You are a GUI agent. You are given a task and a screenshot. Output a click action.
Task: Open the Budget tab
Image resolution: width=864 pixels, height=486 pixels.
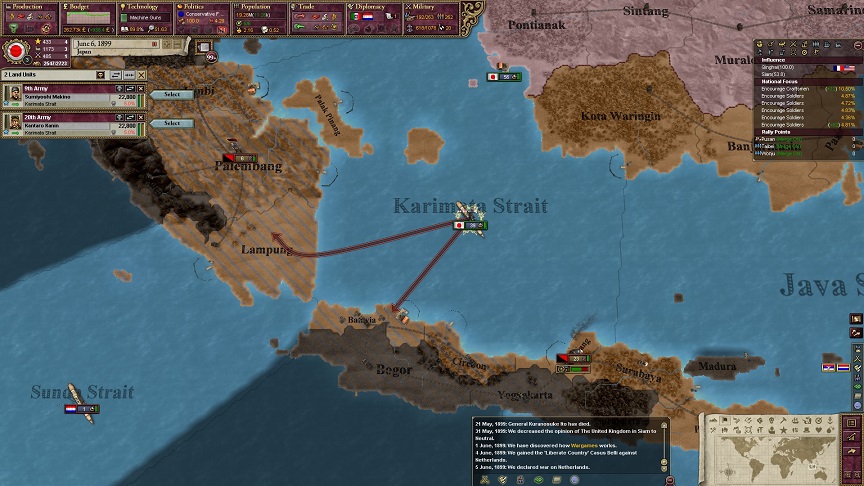[x=87, y=6]
